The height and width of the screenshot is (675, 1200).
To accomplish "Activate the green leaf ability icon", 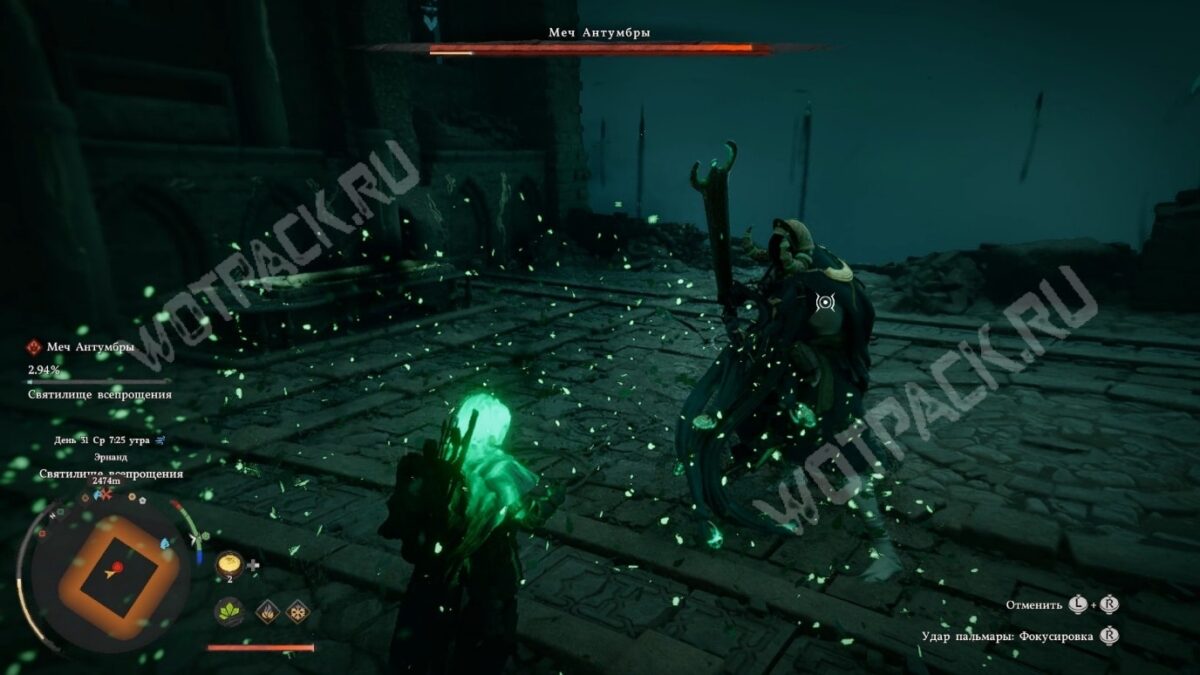I will (x=229, y=611).
